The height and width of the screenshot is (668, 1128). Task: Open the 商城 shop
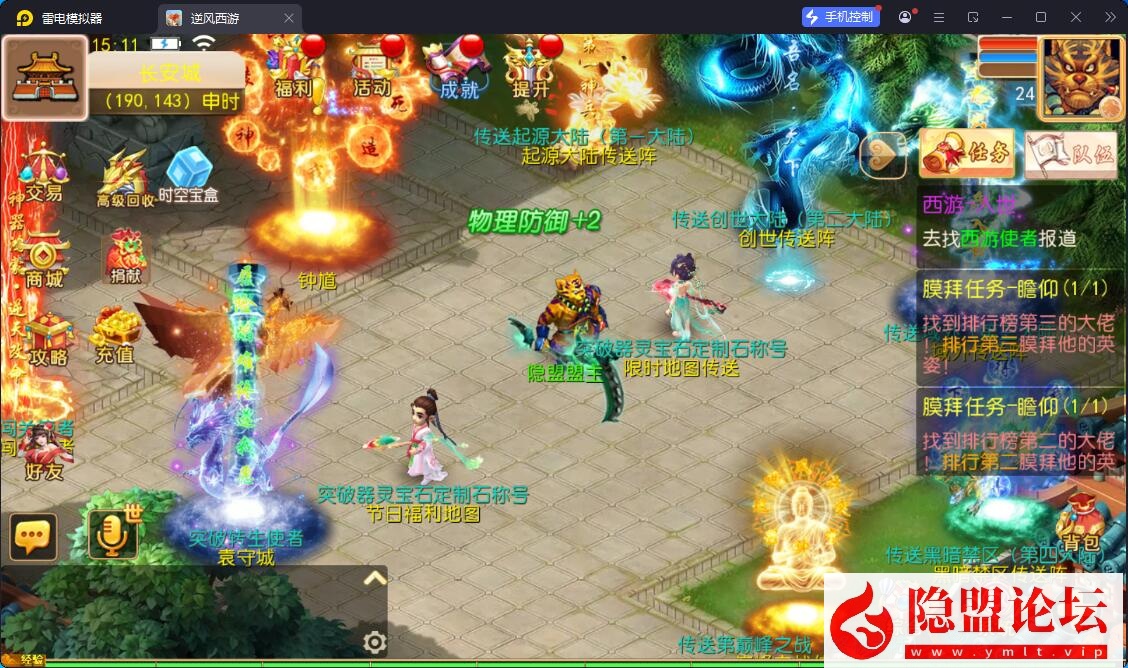pos(44,260)
